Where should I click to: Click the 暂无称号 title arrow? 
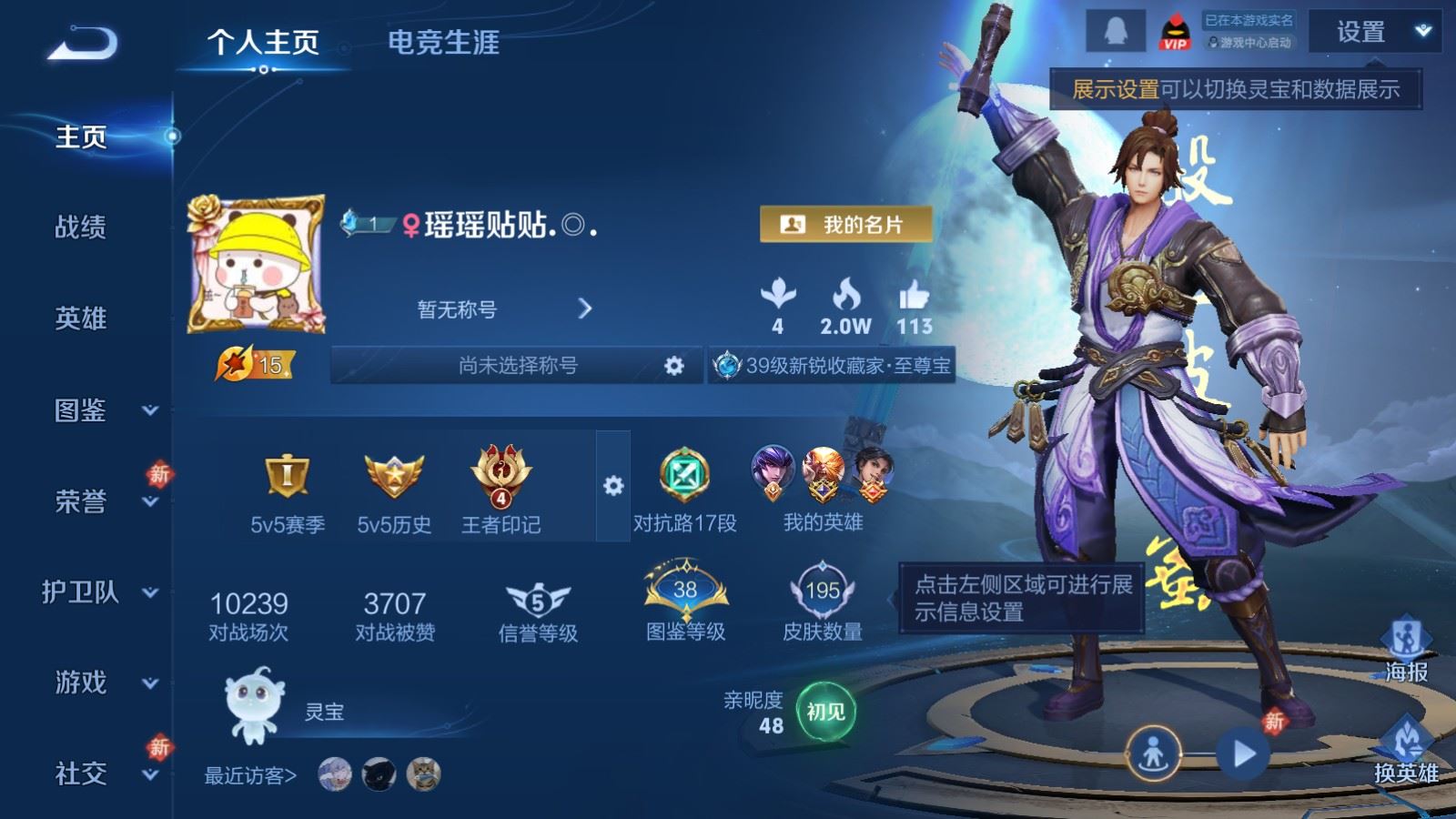pos(584,309)
